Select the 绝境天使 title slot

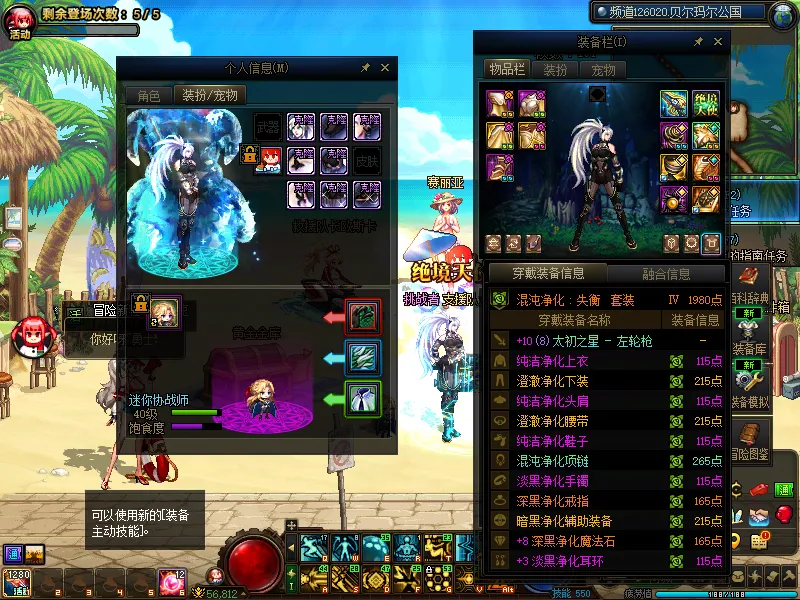pos(708,103)
